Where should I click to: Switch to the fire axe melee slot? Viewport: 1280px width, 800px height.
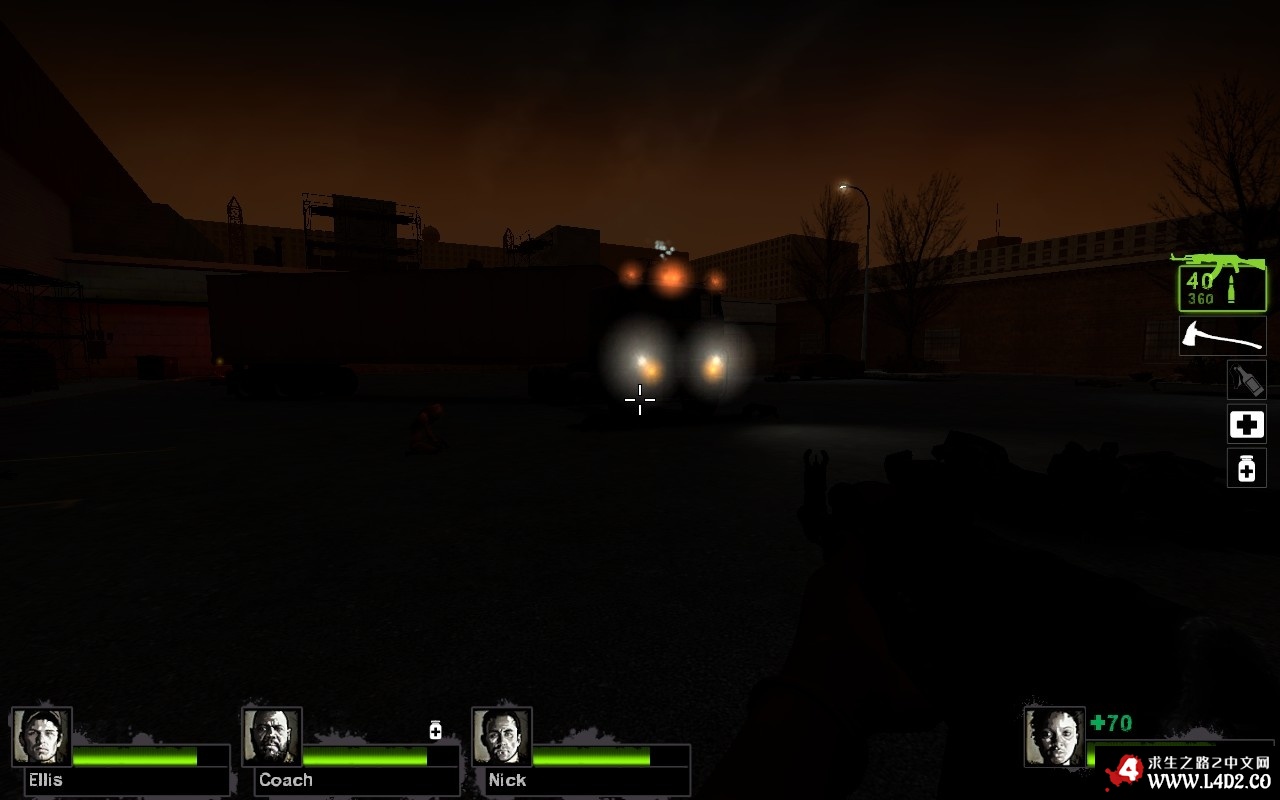click(1222, 336)
